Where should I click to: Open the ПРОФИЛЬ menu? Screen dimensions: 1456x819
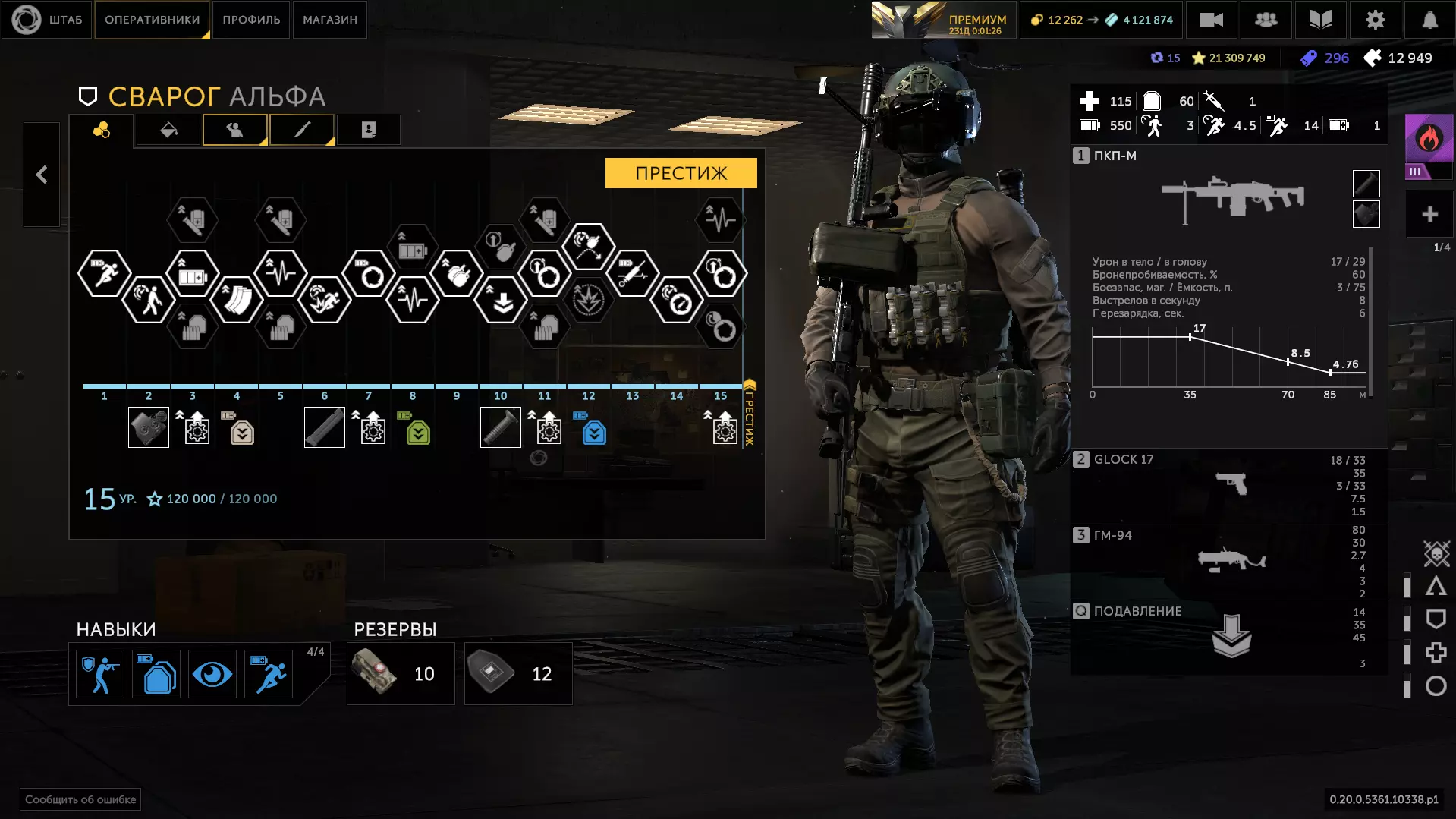coord(251,20)
